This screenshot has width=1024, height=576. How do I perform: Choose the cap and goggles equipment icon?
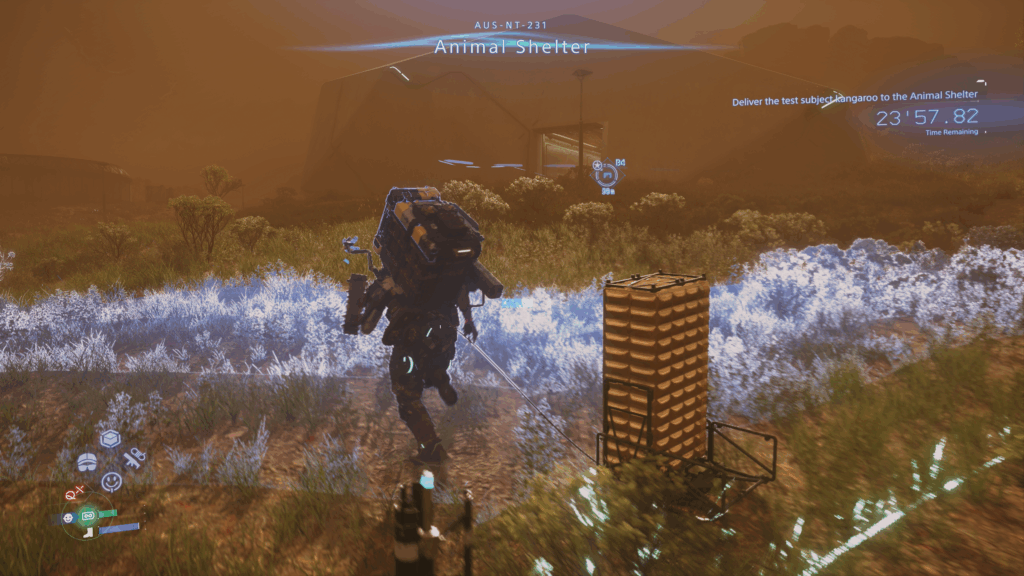pos(87,461)
